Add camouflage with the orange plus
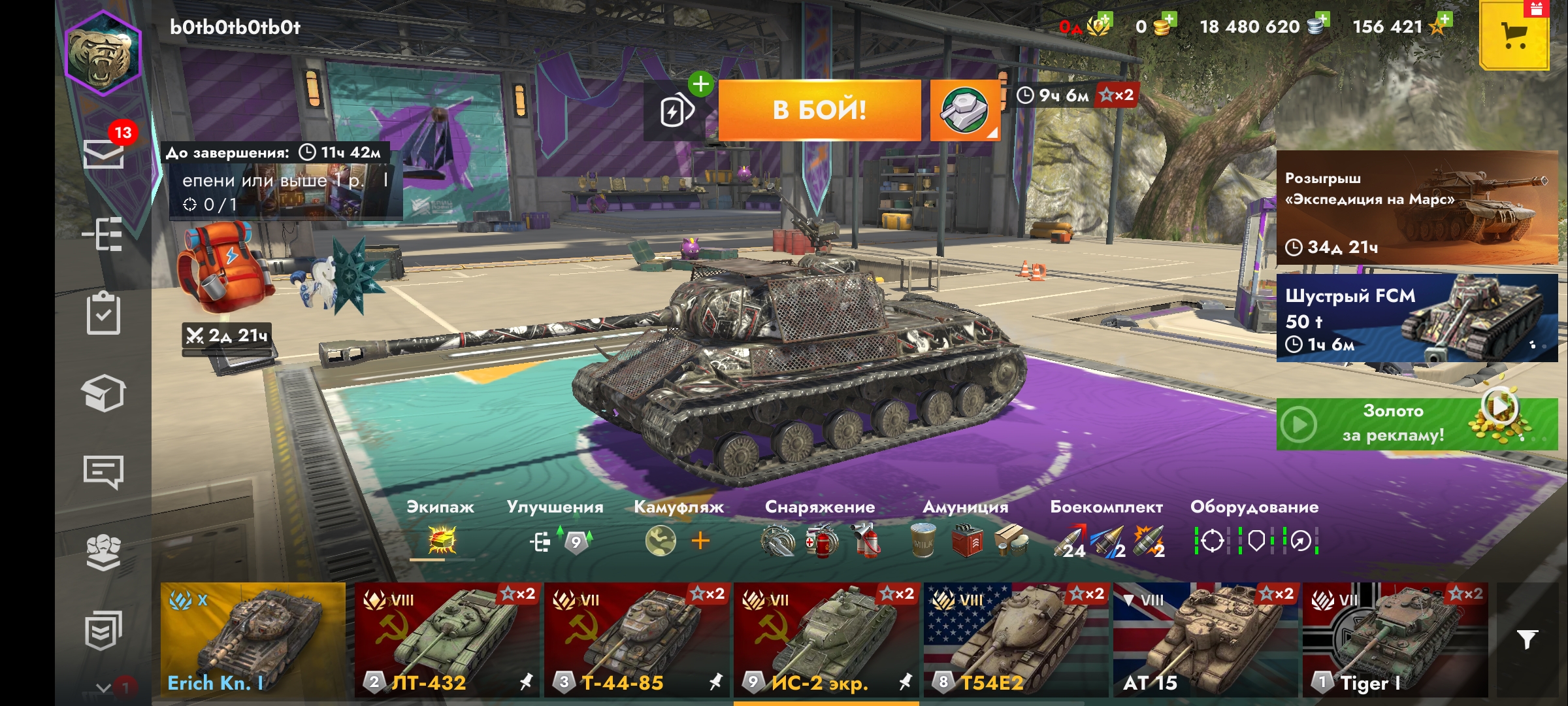Viewport: 1568px width, 706px height. [x=700, y=541]
